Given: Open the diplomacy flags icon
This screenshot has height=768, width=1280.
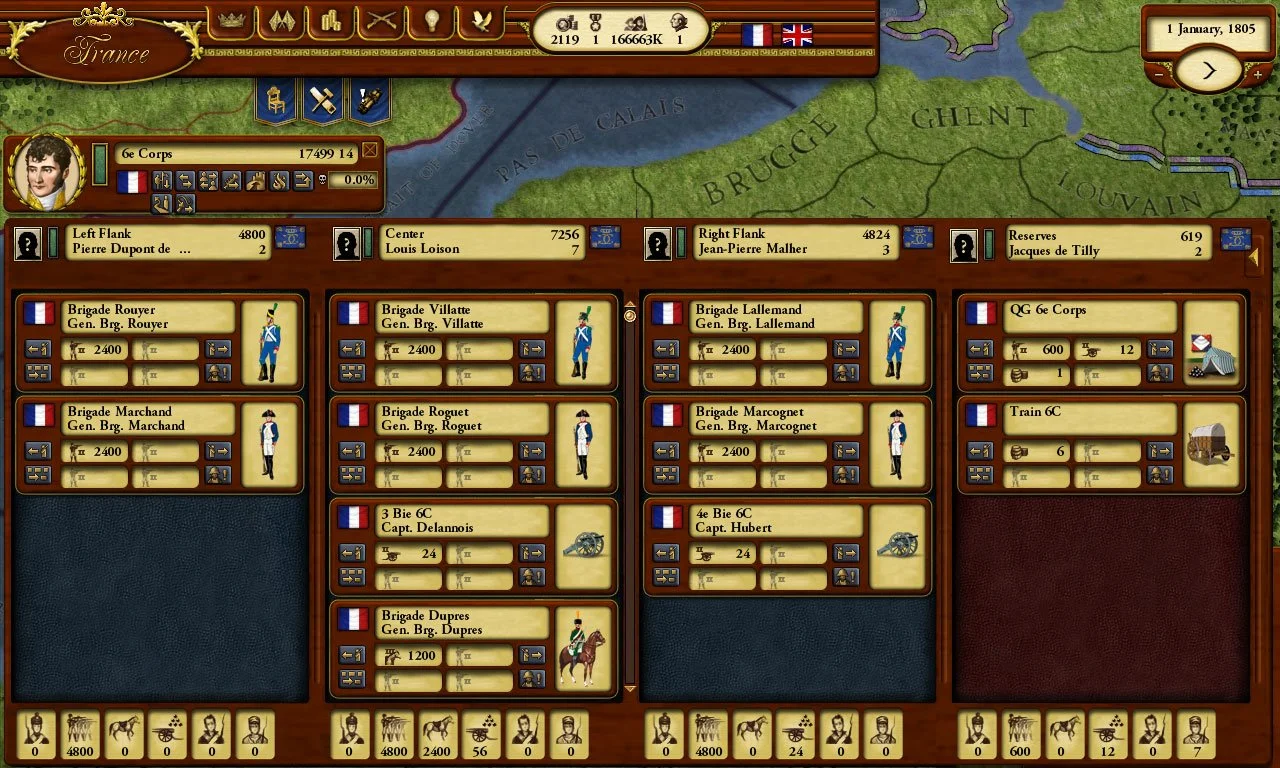Looking at the screenshot, I should 281,22.
